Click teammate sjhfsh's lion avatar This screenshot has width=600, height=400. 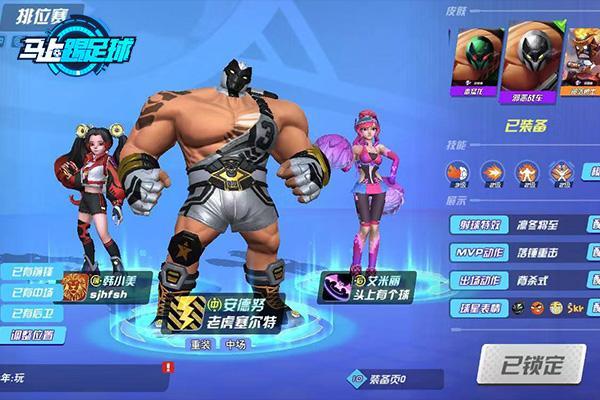[x=74, y=288]
